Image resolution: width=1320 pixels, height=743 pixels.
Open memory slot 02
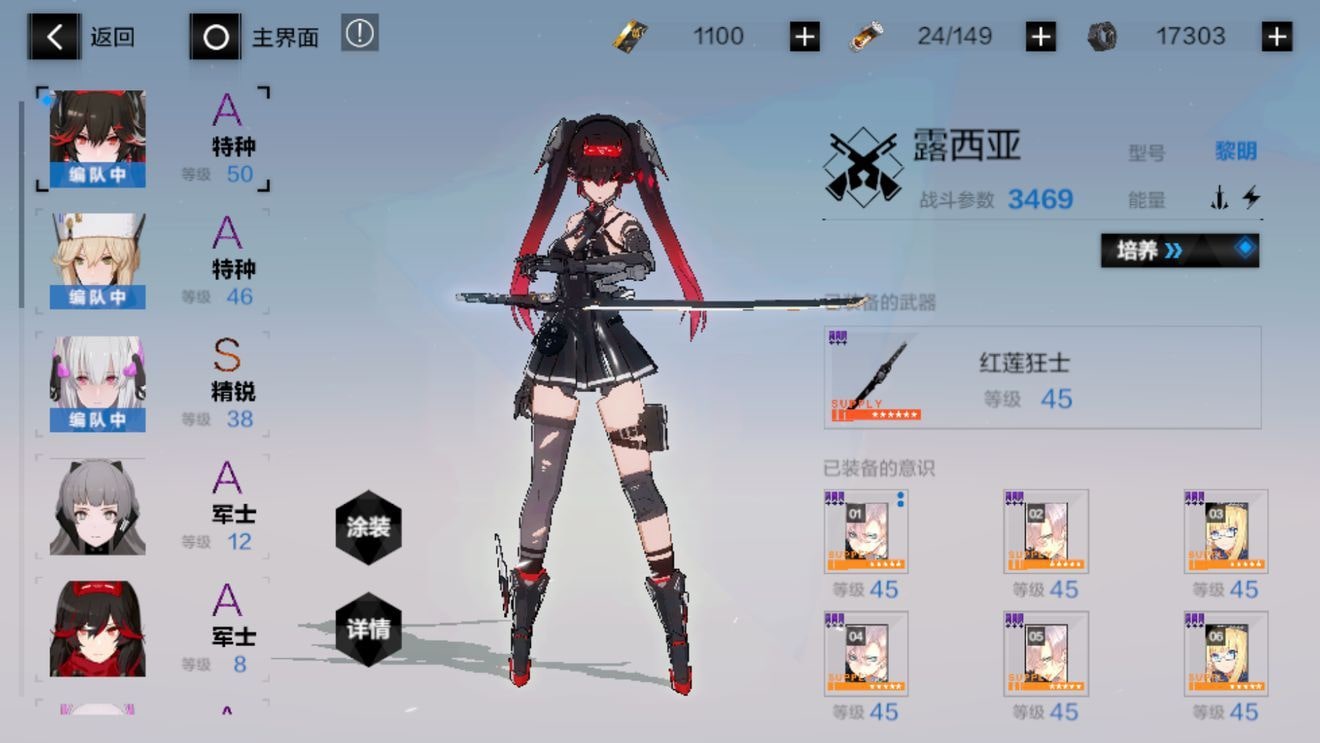tap(1046, 531)
